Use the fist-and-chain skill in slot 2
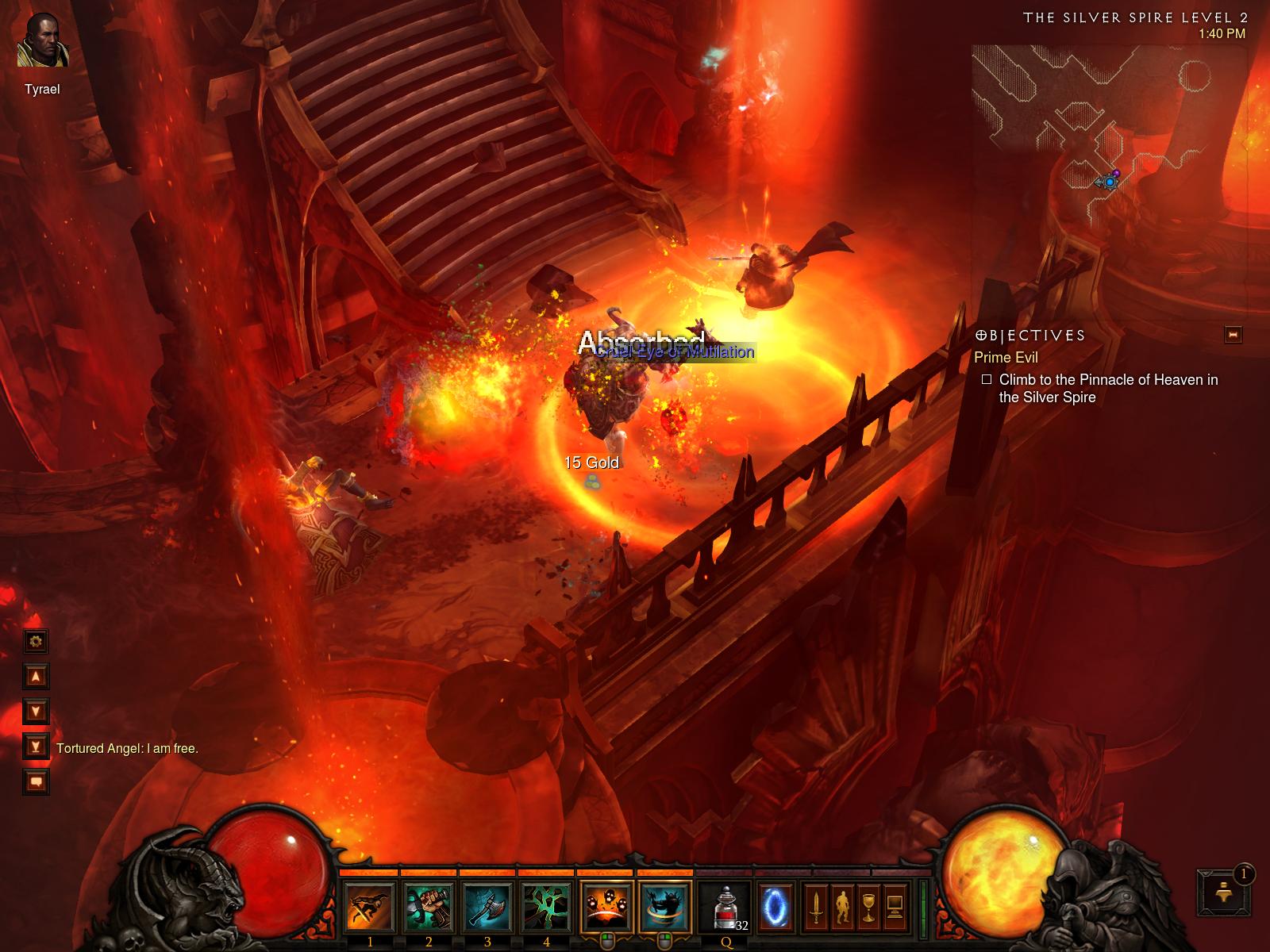Viewport: 1270px width, 952px height. coord(429,907)
